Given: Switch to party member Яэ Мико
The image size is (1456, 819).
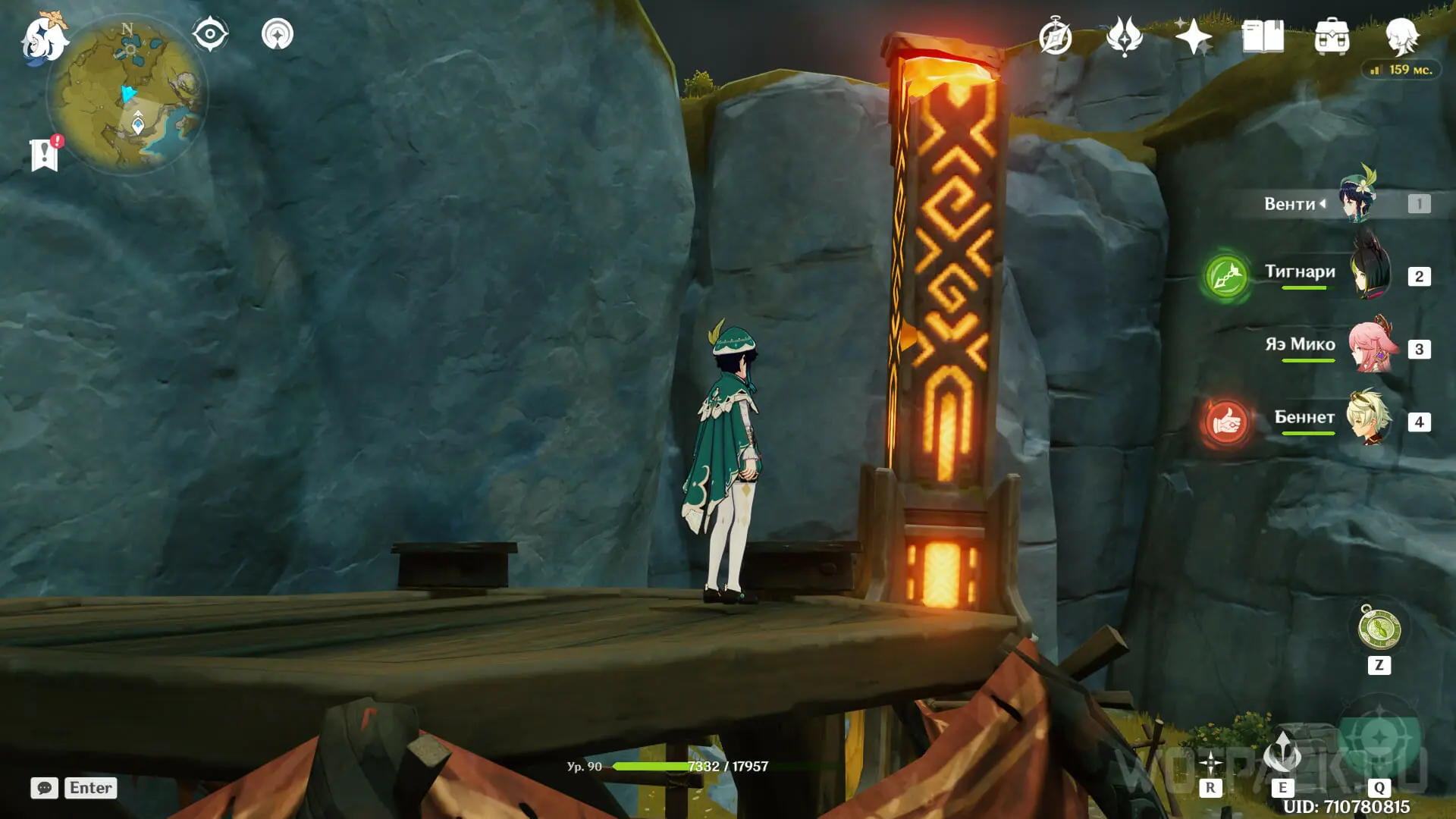Looking at the screenshot, I should [1370, 347].
